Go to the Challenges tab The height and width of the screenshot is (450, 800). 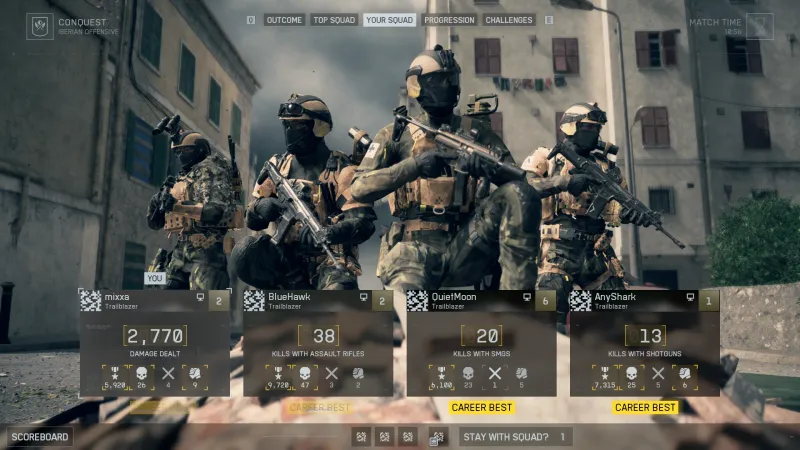coord(509,20)
